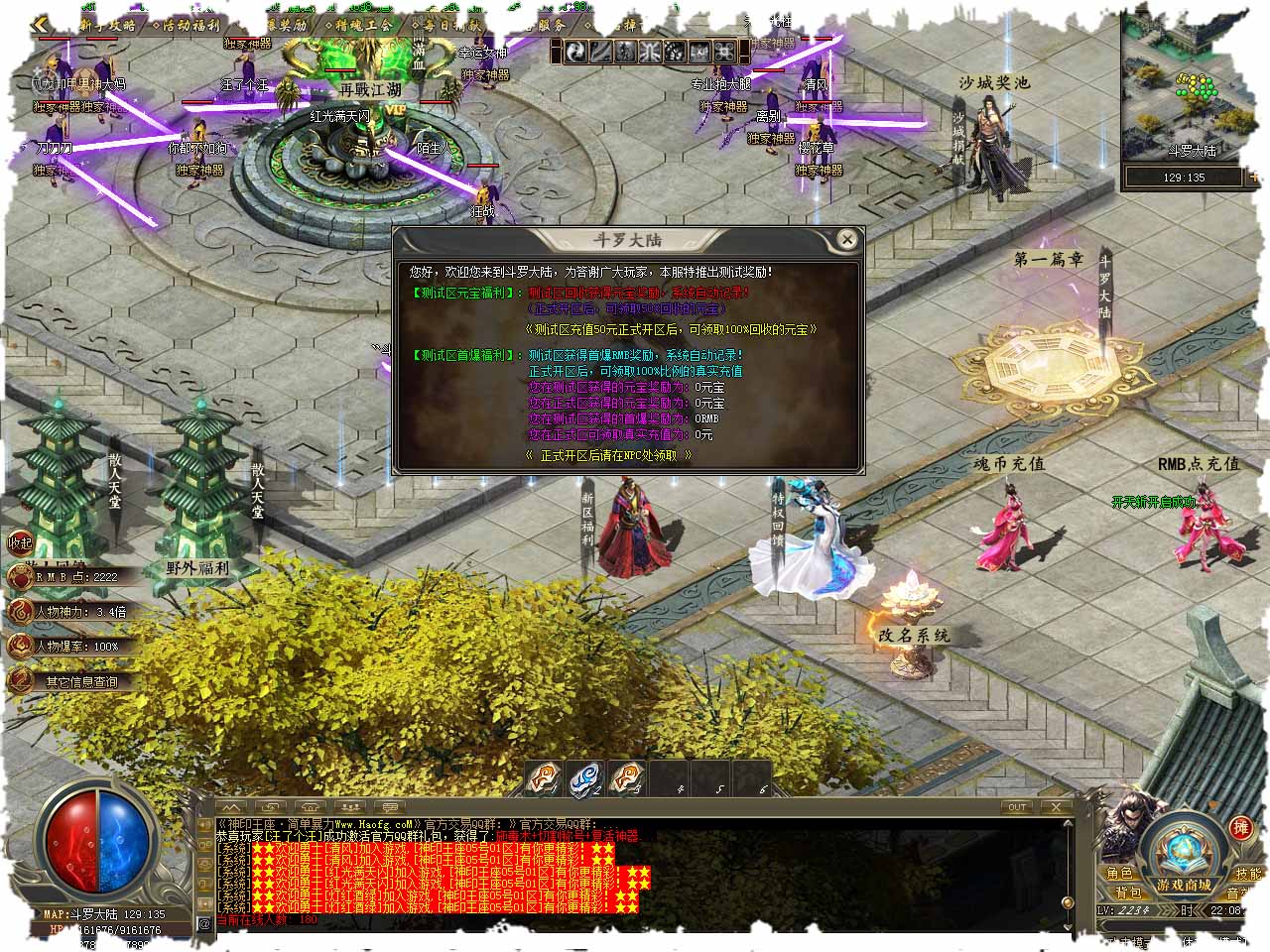Click the red 摊 stall button
The height and width of the screenshot is (952, 1270).
(x=1240, y=828)
